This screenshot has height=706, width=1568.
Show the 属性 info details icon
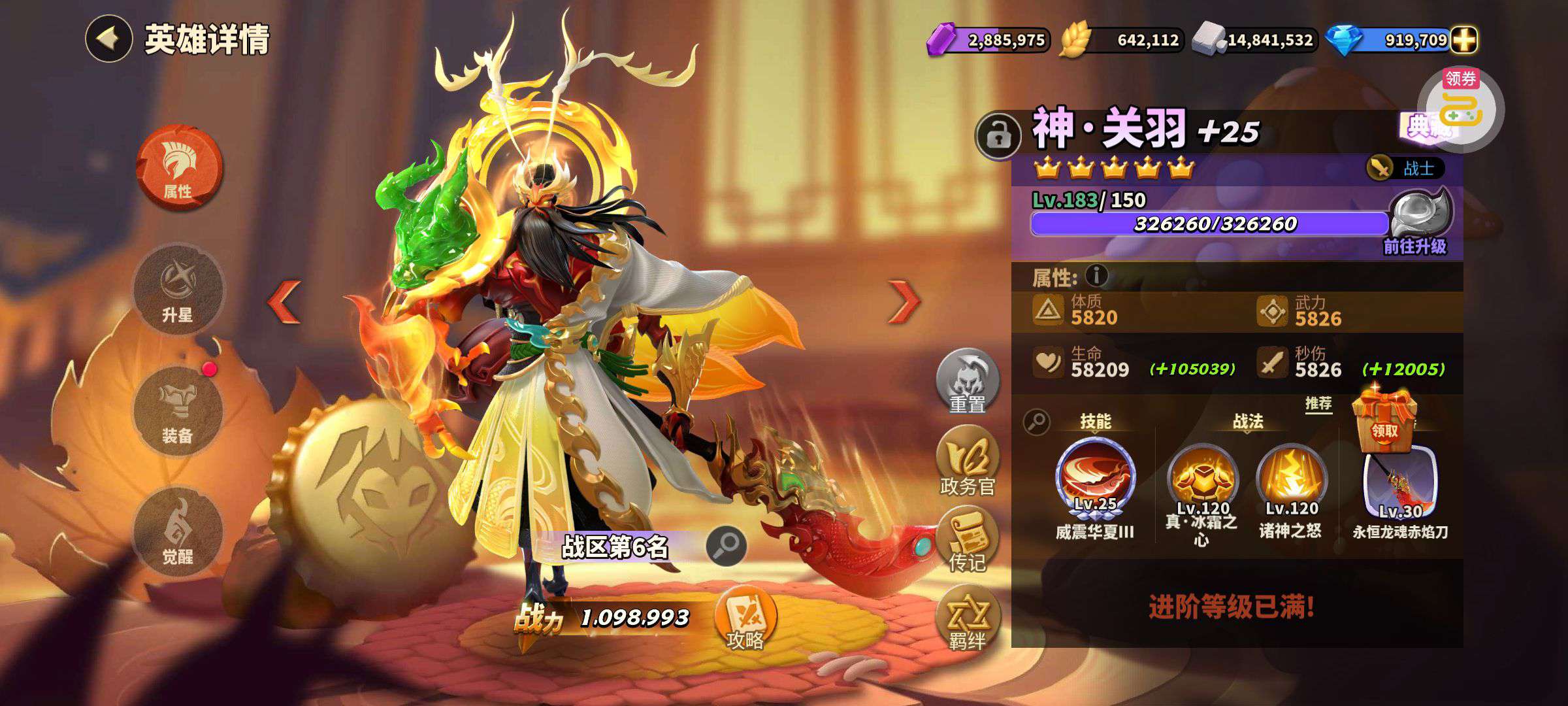1097,276
